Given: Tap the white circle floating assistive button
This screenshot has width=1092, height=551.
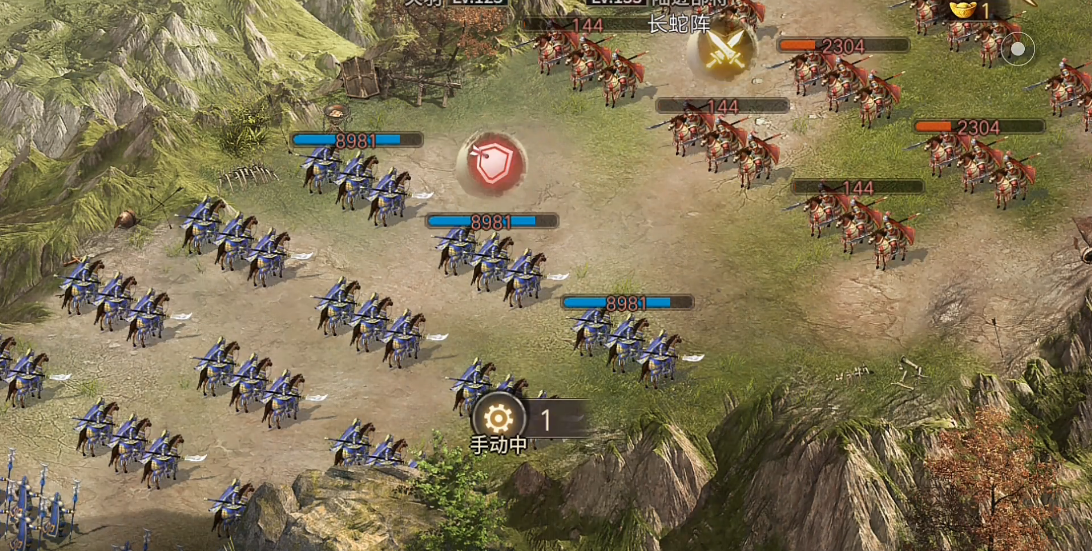Looking at the screenshot, I should [1017, 48].
